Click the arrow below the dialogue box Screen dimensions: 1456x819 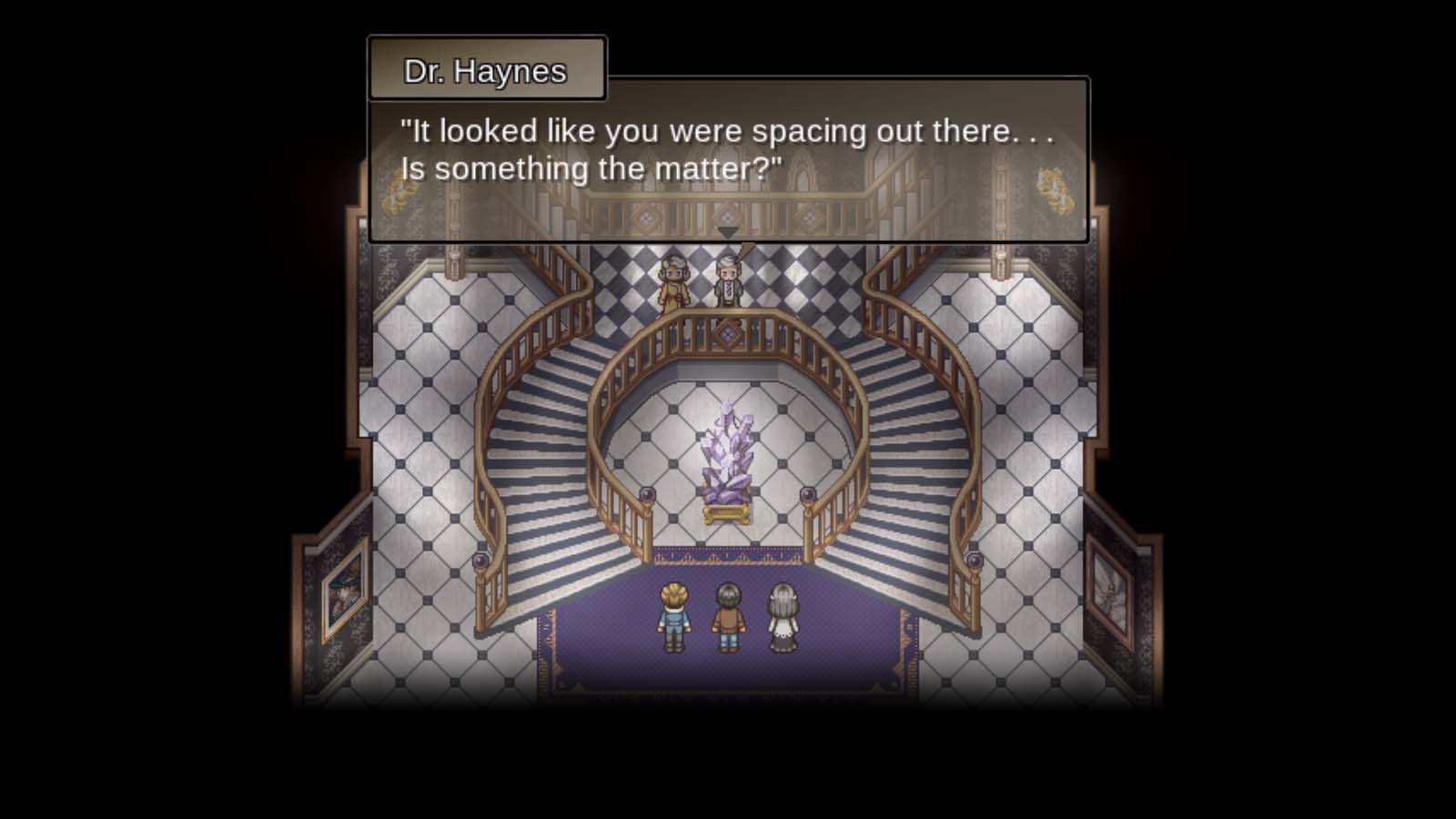pos(725,233)
